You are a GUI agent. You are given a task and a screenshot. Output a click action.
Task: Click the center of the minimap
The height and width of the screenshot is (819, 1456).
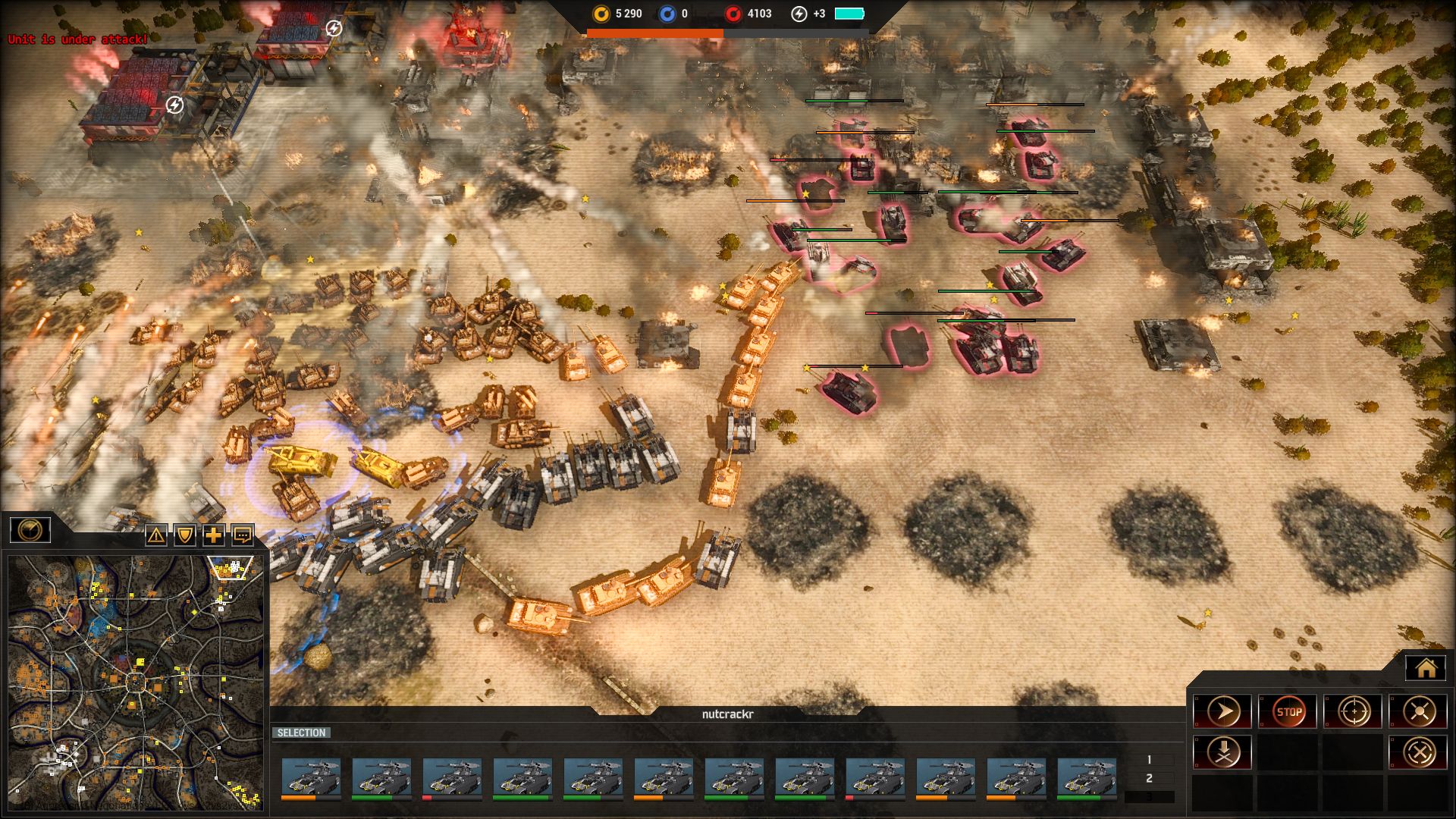point(136,681)
